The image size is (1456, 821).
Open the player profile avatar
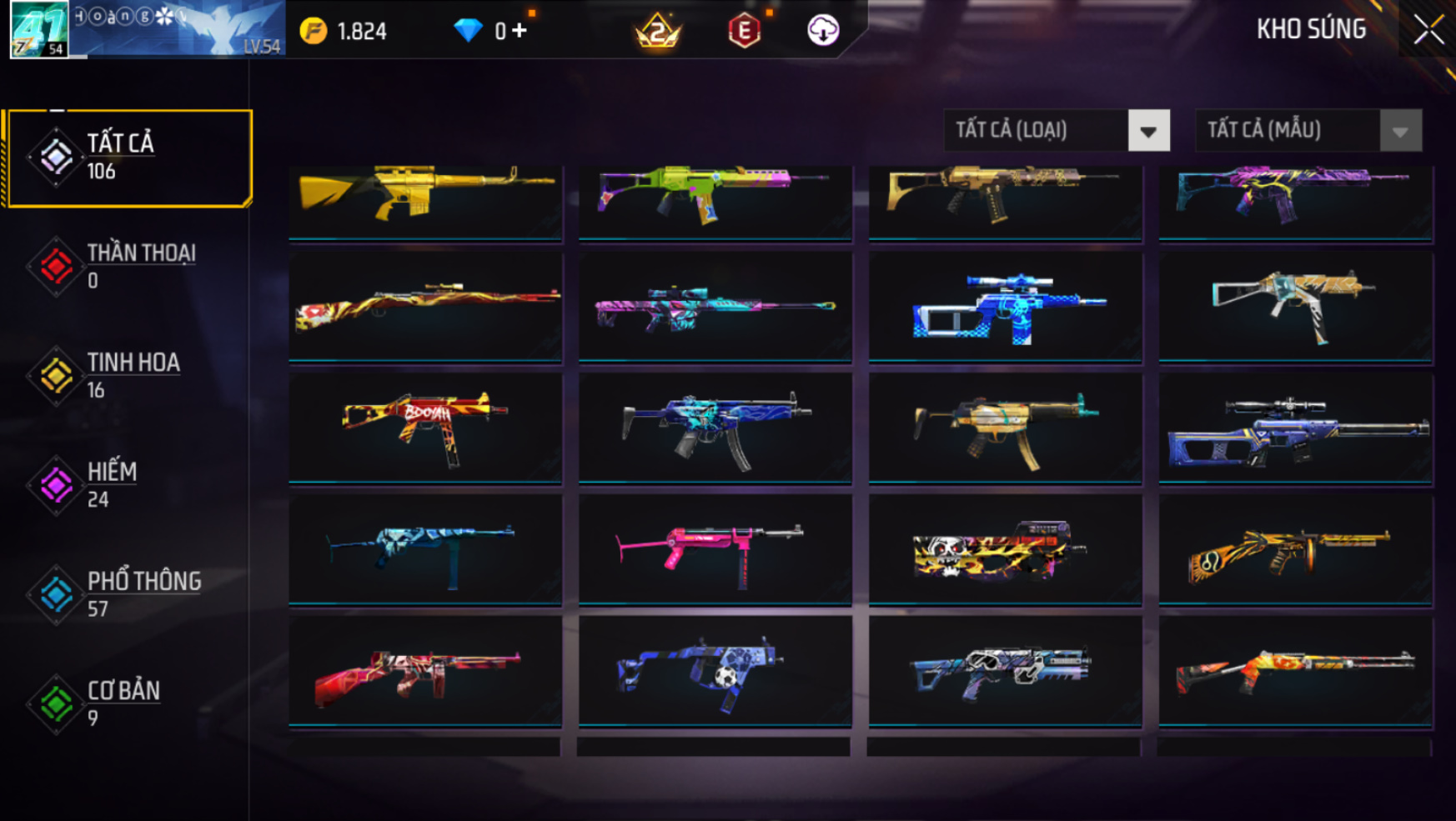tap(39, 30)
